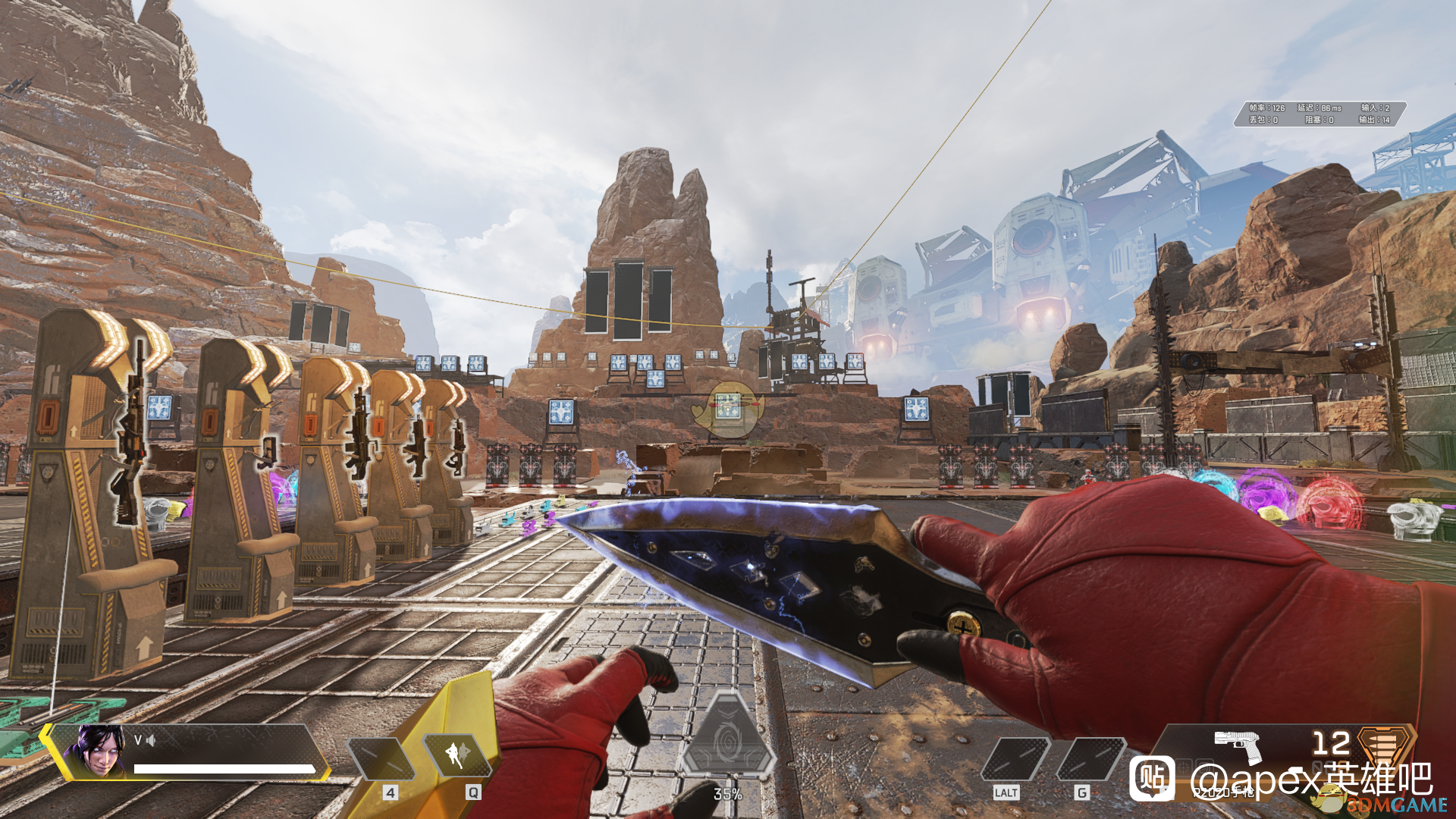Viewport: 1456px width, 819px height.
Task: Open the Tieba logo in the watermark
Action: click(1152, 779)
